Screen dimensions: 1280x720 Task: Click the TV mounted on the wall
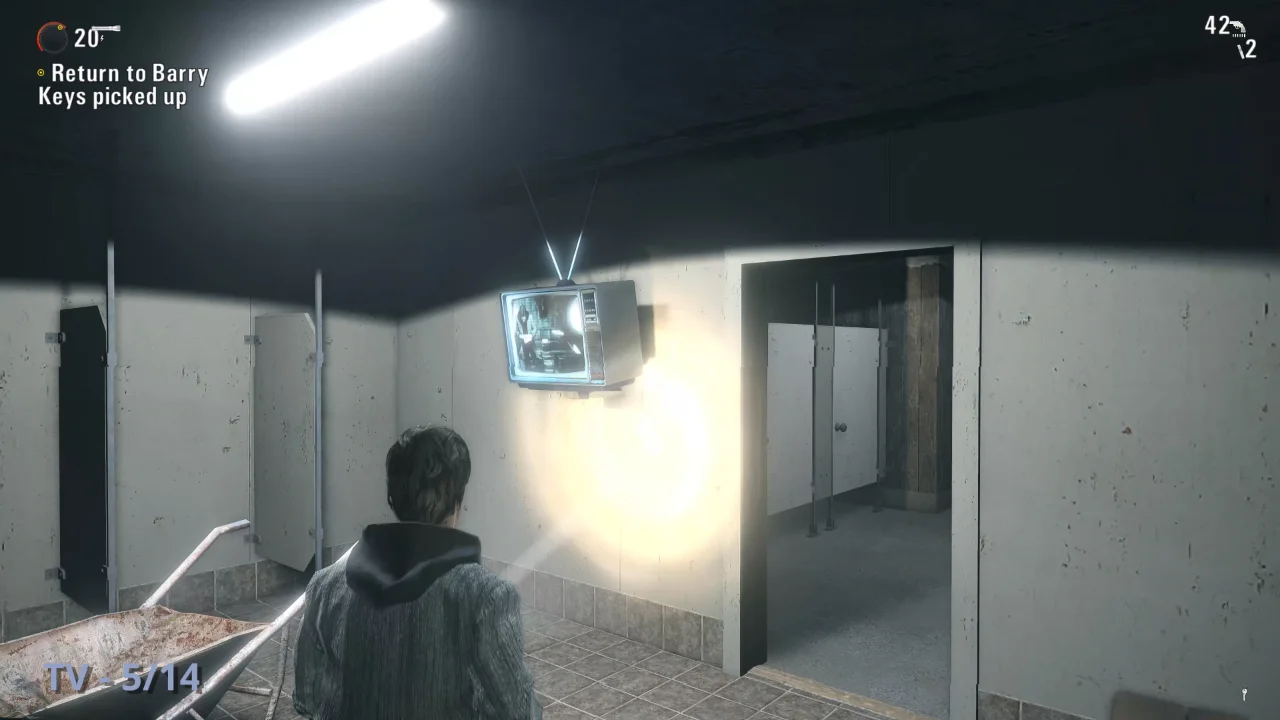[x=565, y=335]
